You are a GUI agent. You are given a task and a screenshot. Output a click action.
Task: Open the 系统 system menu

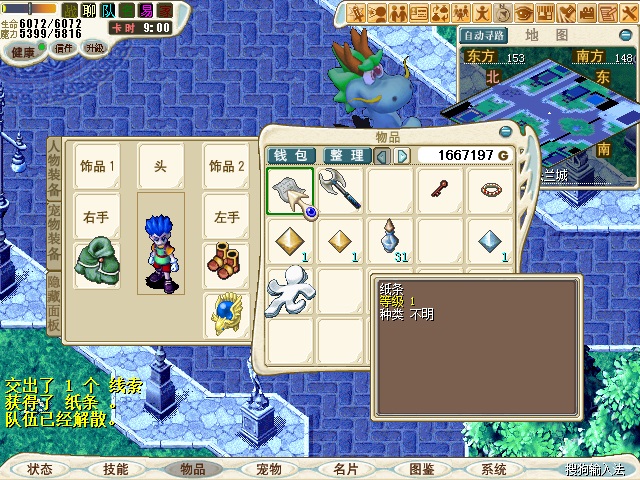tap(494, 468)
